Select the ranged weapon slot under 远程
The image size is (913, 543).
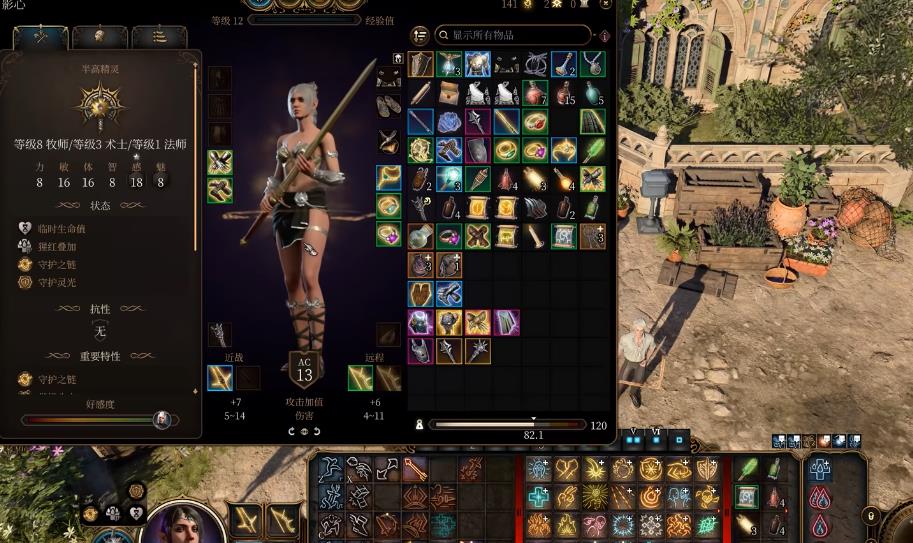coord(361,377)
